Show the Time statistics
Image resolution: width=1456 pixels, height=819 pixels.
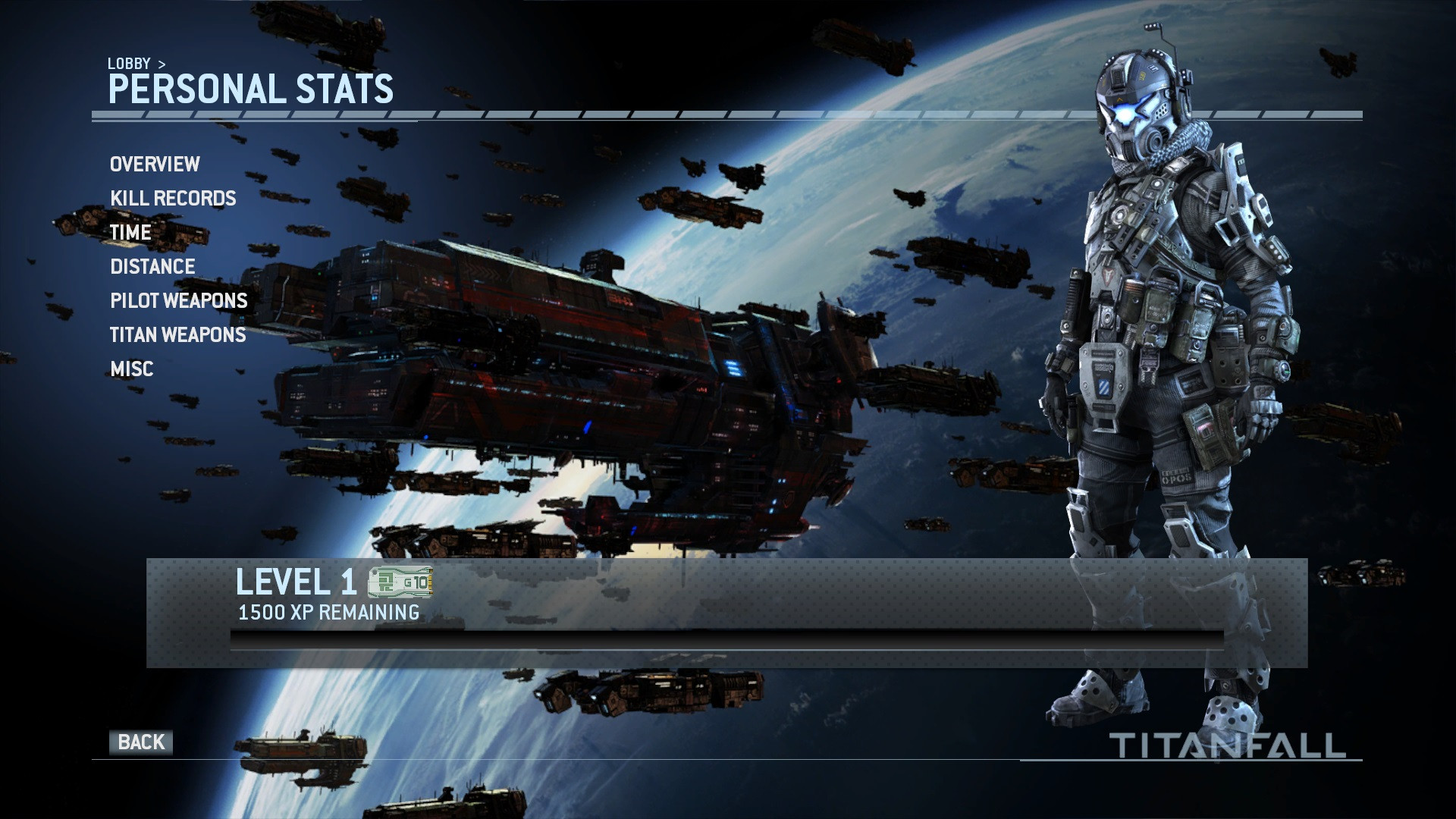[x=130, y=233]
